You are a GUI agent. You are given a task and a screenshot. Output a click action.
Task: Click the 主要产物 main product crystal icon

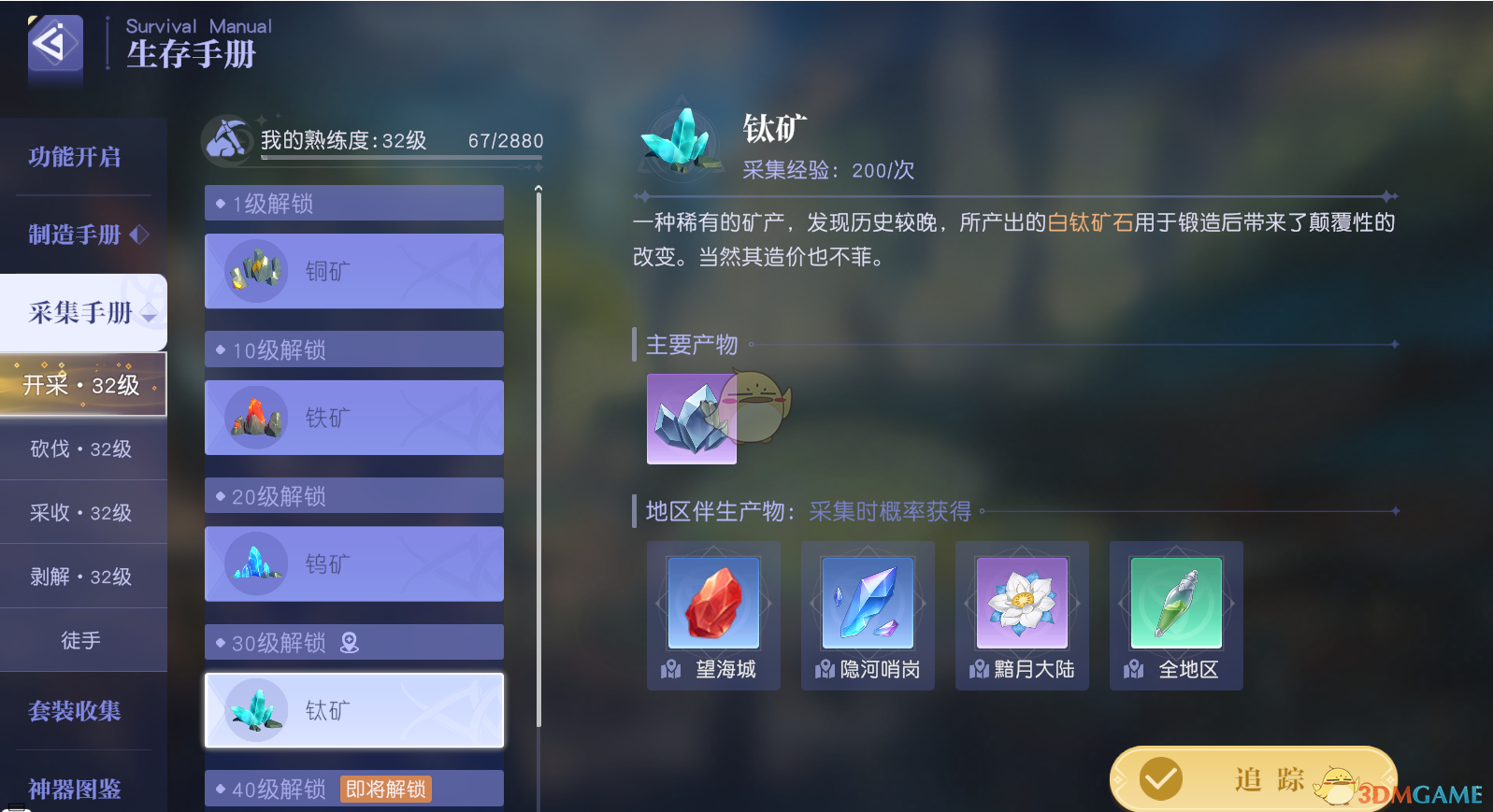tap(691, 419)
